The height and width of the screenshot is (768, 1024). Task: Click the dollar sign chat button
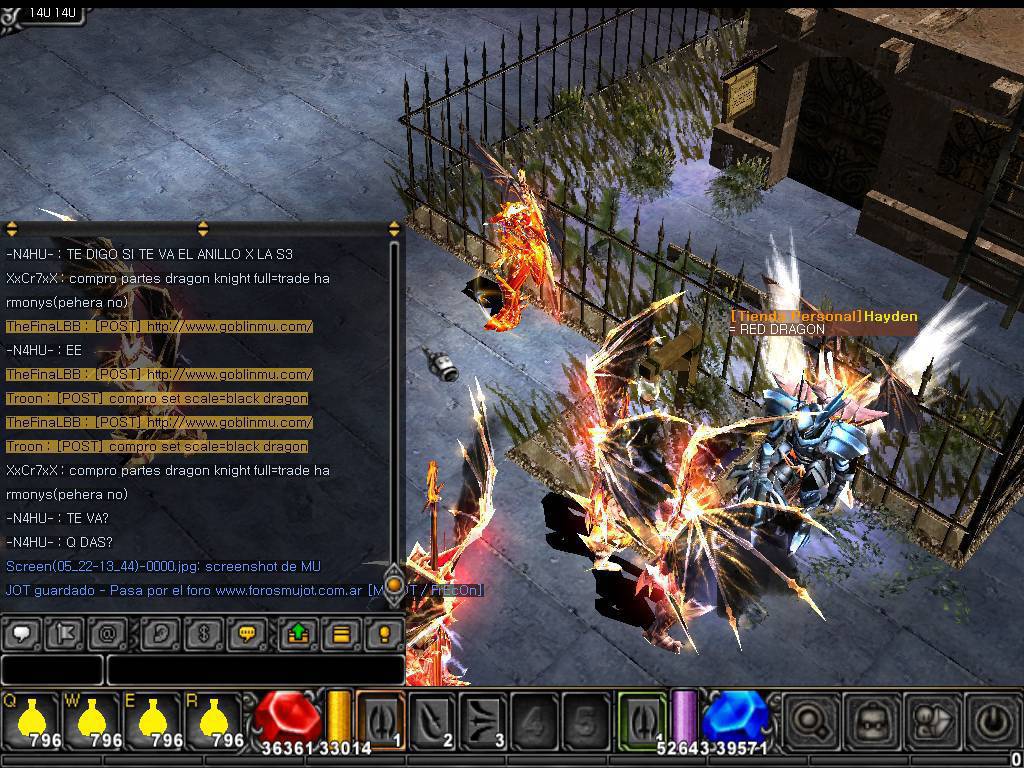coord(203,634)
